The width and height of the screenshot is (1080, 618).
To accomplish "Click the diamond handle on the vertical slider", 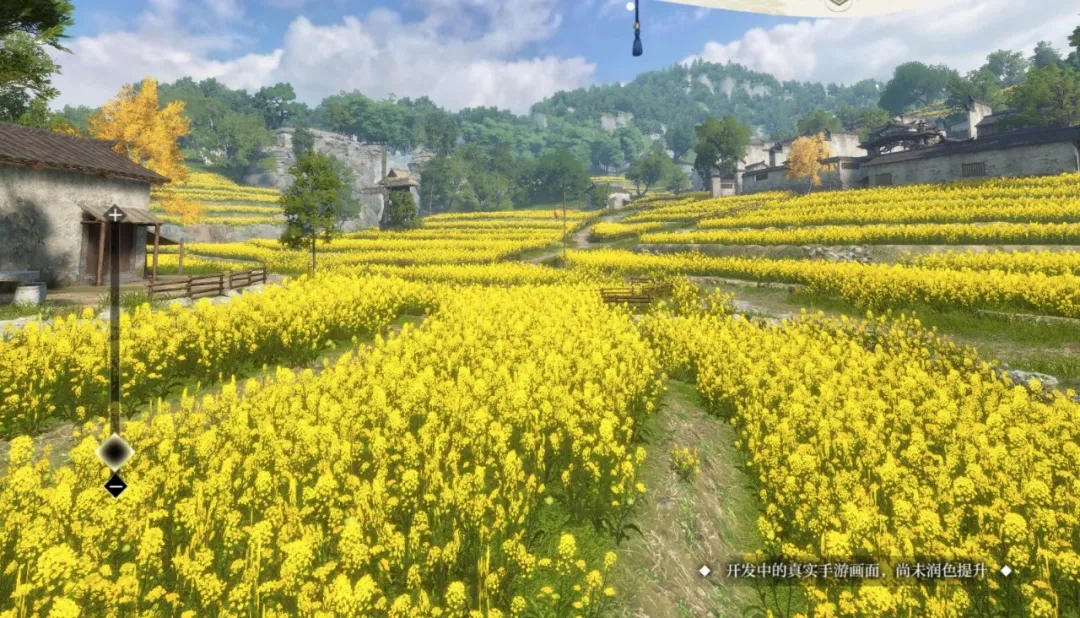I will [x=115, y=453].
